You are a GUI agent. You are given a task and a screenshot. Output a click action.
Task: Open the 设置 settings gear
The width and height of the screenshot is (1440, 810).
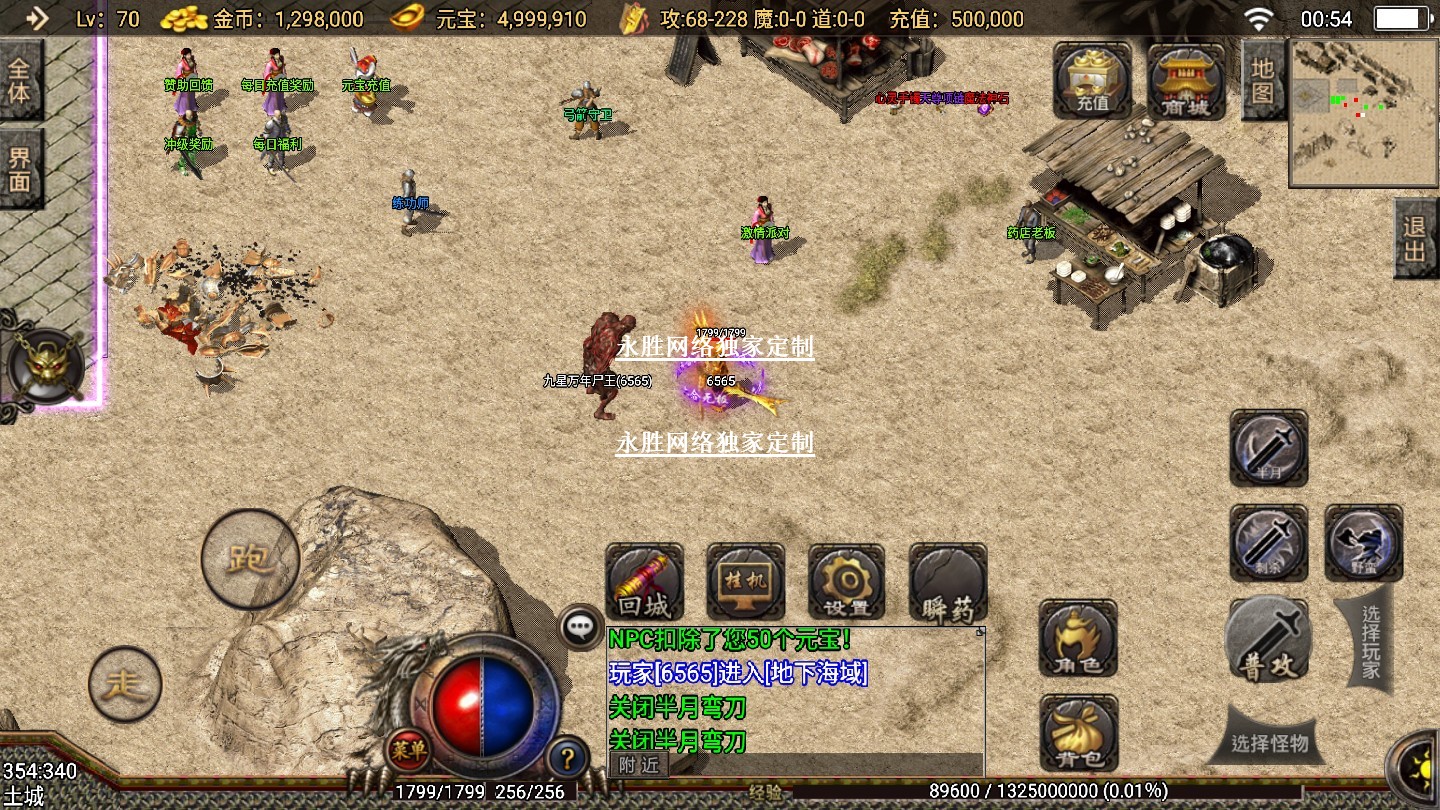coord(846,582)
